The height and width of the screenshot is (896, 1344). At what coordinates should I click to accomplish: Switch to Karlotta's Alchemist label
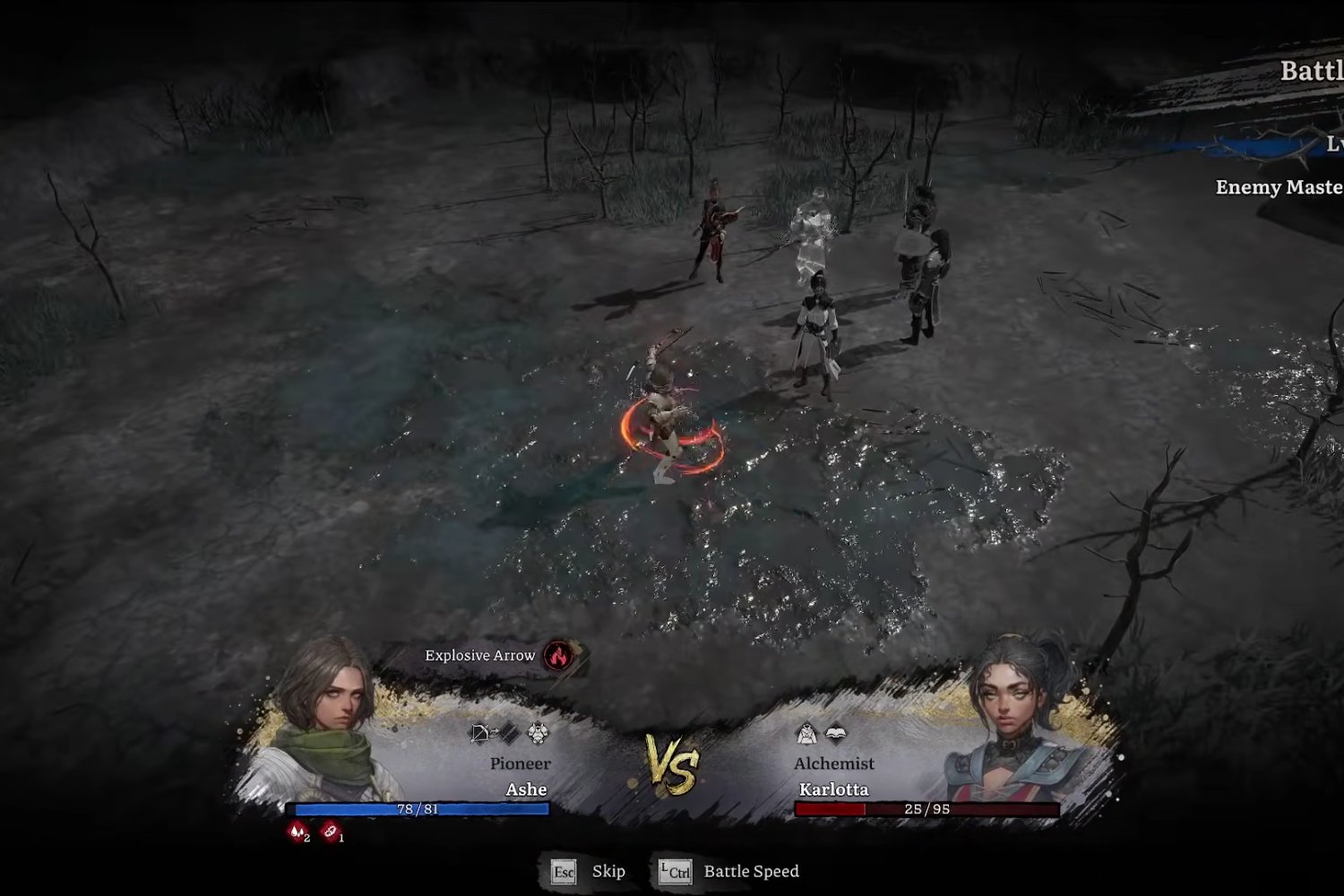834,762
